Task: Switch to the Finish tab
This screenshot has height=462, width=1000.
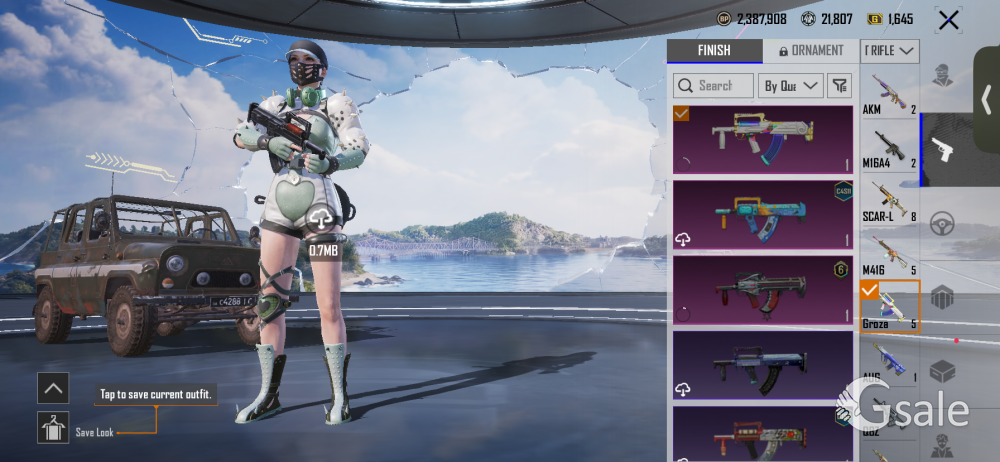Action: pyautogui.click(x=714, y=51)
